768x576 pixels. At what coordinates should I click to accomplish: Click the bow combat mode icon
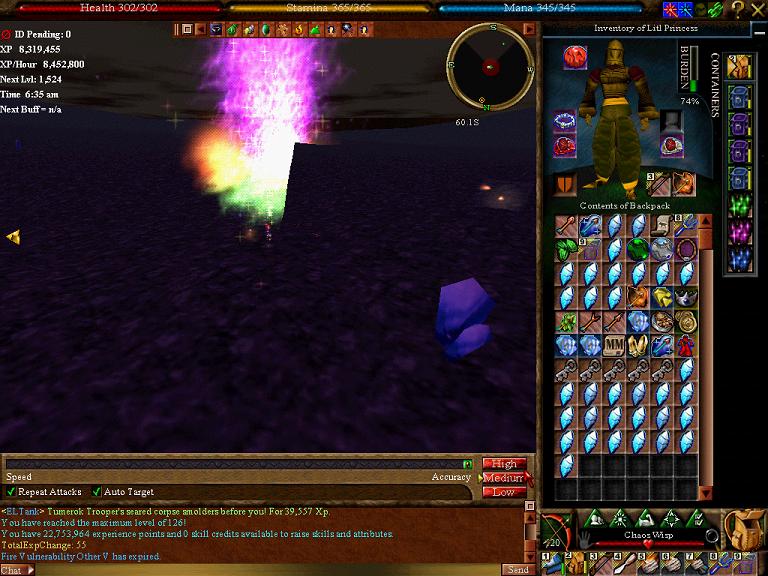click(x=558, y=531)
